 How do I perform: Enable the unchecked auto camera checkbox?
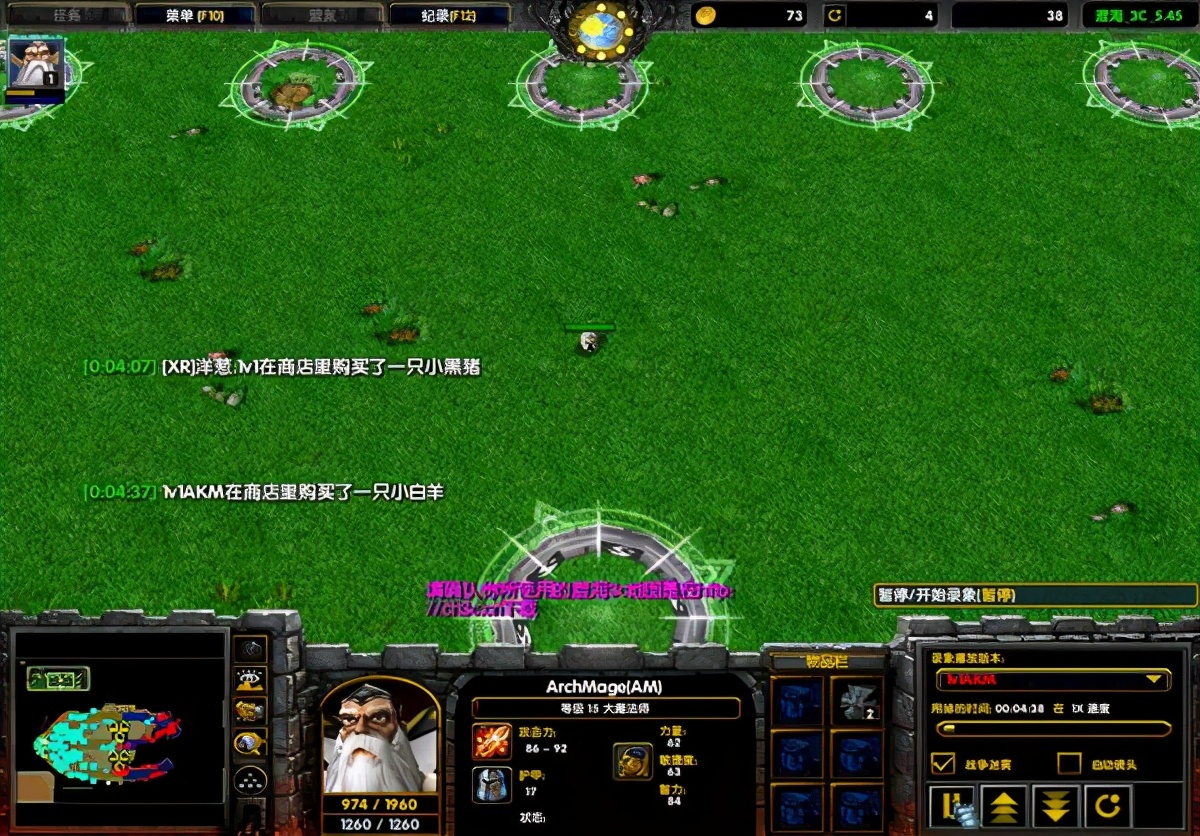coord(1069,763)
